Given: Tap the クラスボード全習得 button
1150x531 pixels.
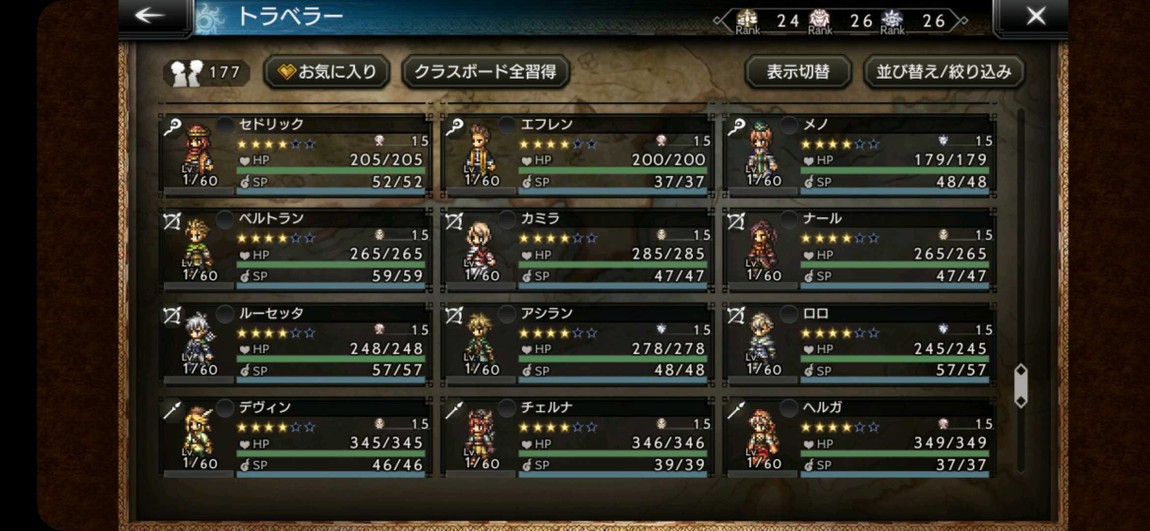Looking at the screenshot, I should (485, 72).
